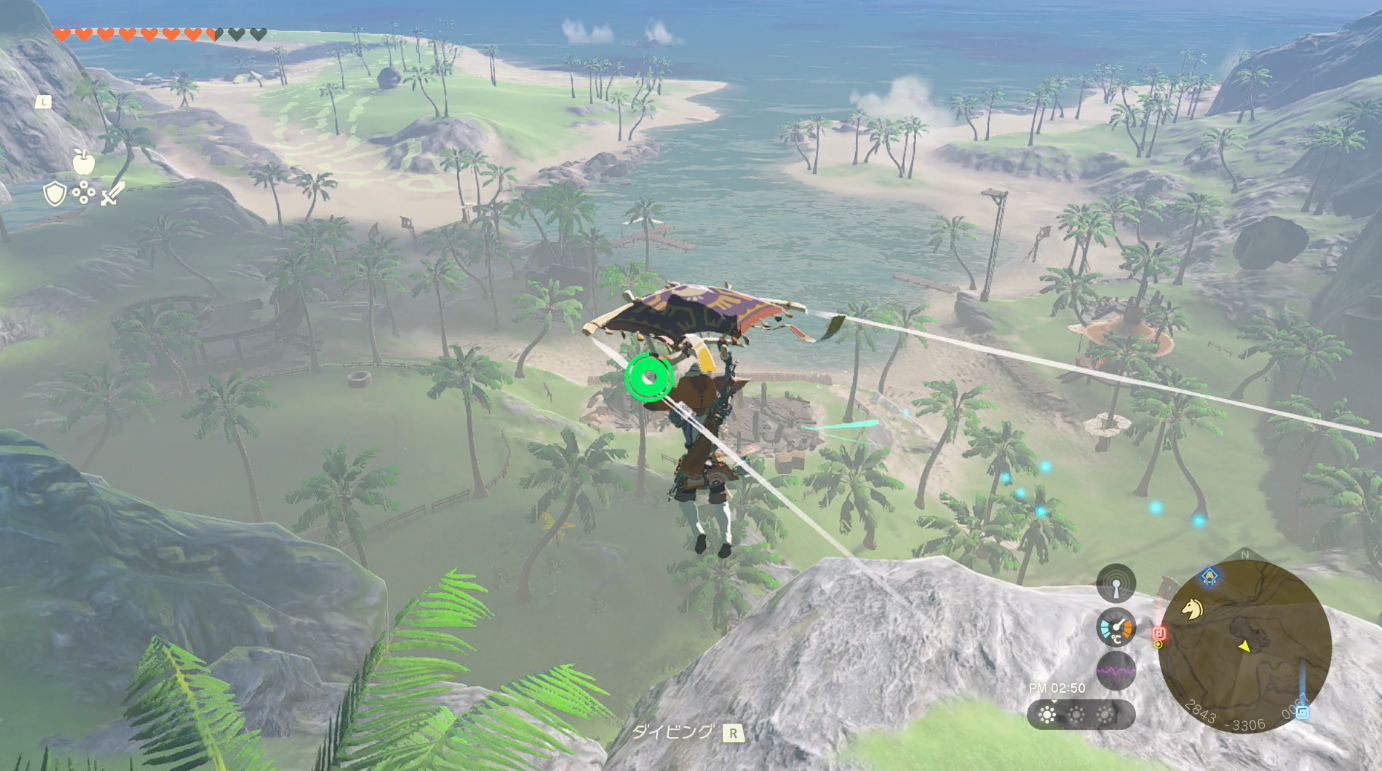The image size is (1382, 771).
Task: Click the light level keyhole indicator
Action: pyautogui.click(x=1116, y=586)
